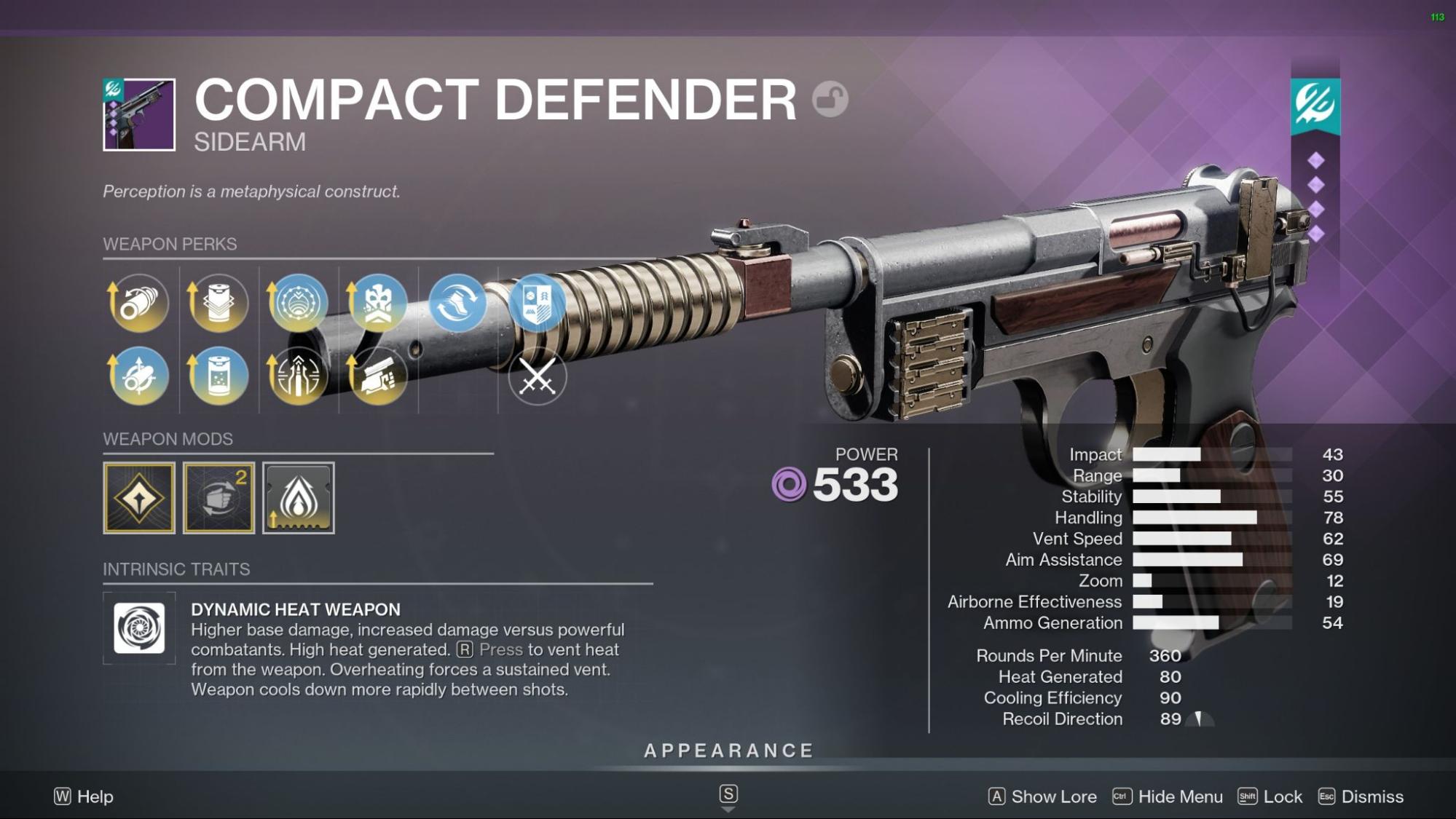Select the battery perk with stacked chevrons
Viewport: 1456px width, 819px height.
point(219,303)
